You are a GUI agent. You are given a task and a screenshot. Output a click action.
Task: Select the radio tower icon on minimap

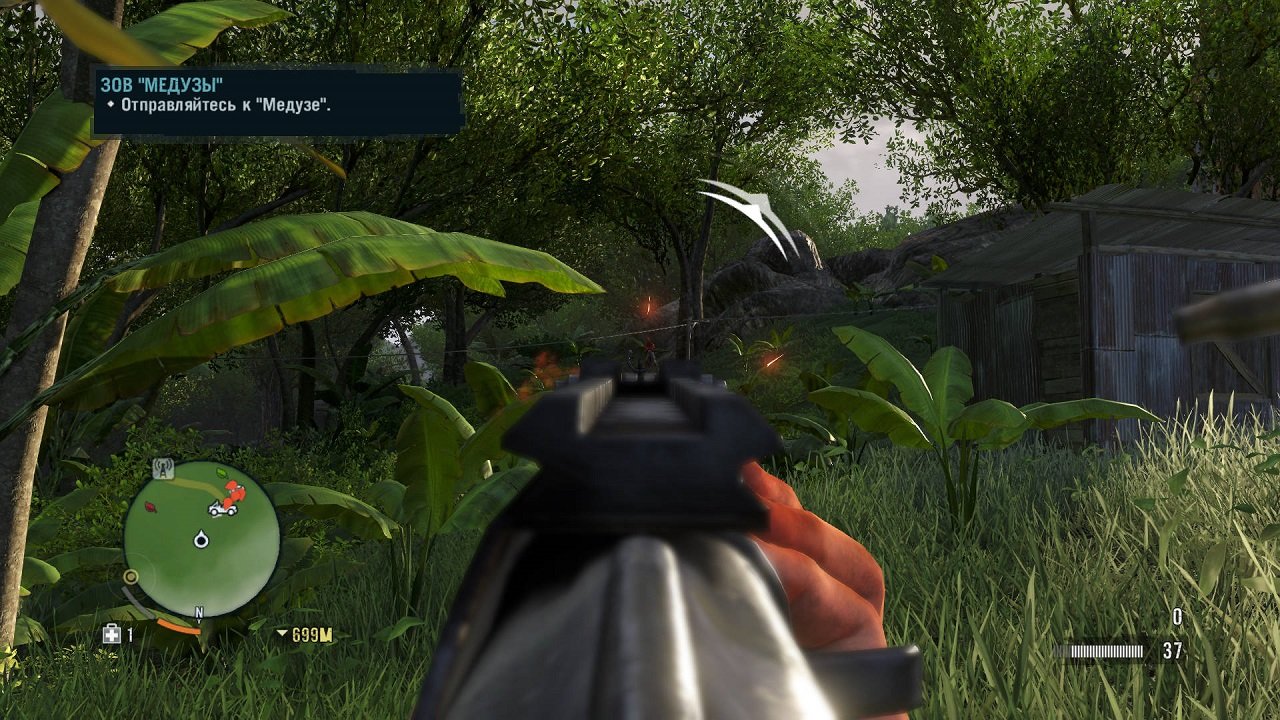click(162, 470)
